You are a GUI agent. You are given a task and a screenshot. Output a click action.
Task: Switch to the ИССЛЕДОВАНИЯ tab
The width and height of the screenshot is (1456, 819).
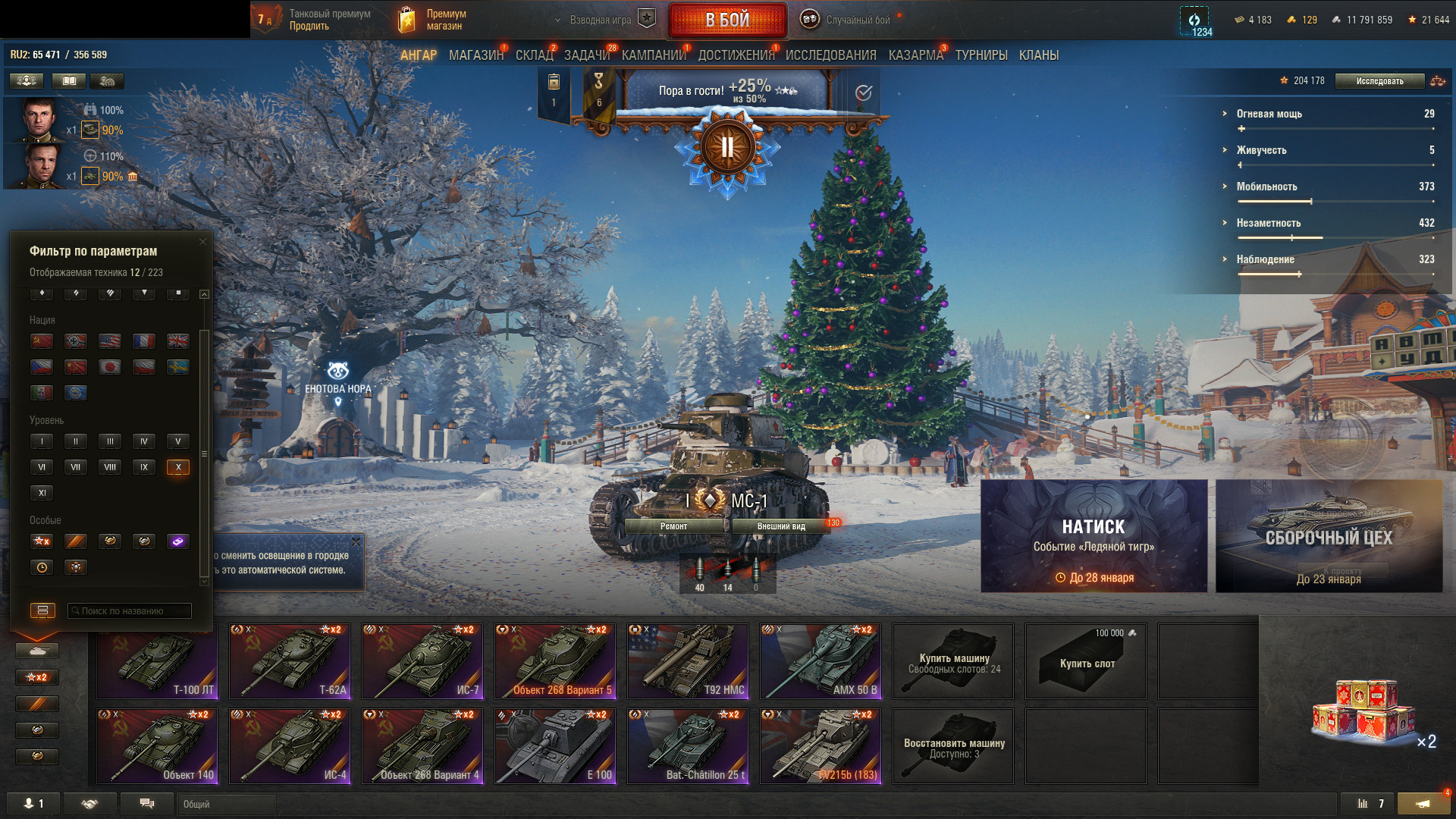tap(830, 55)
